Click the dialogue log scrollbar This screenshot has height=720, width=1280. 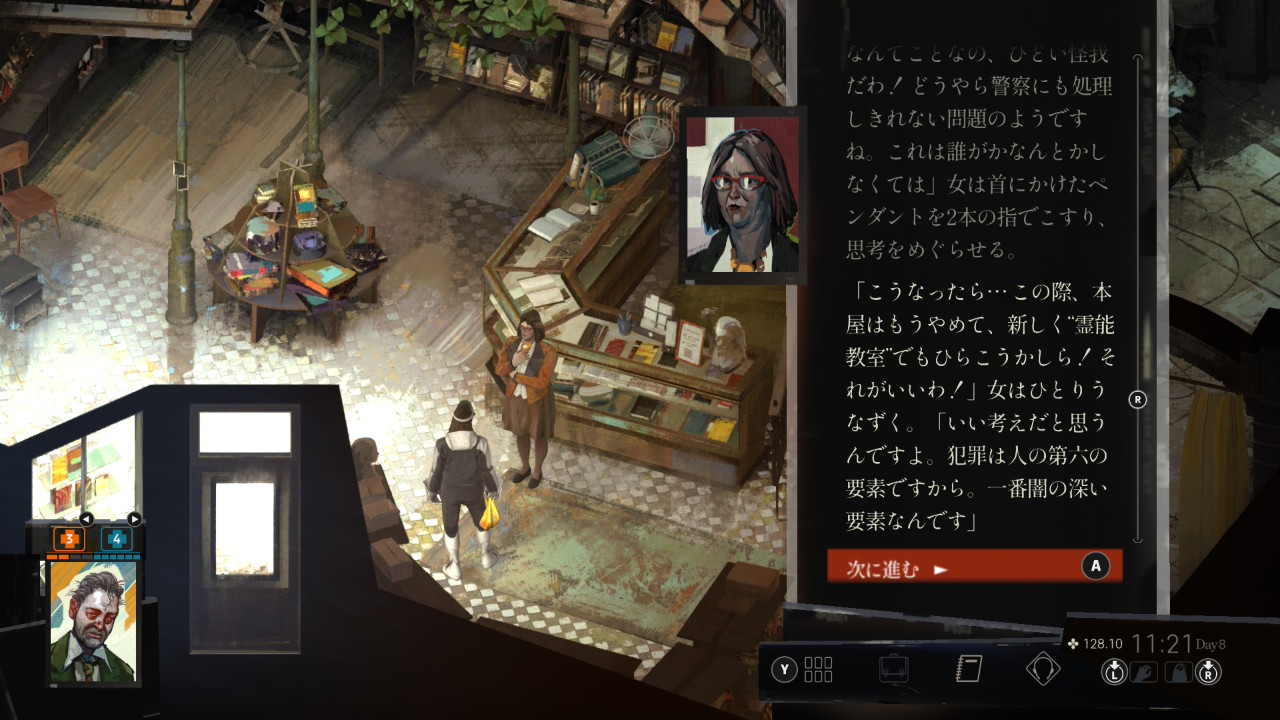(x=1137, y=300)
